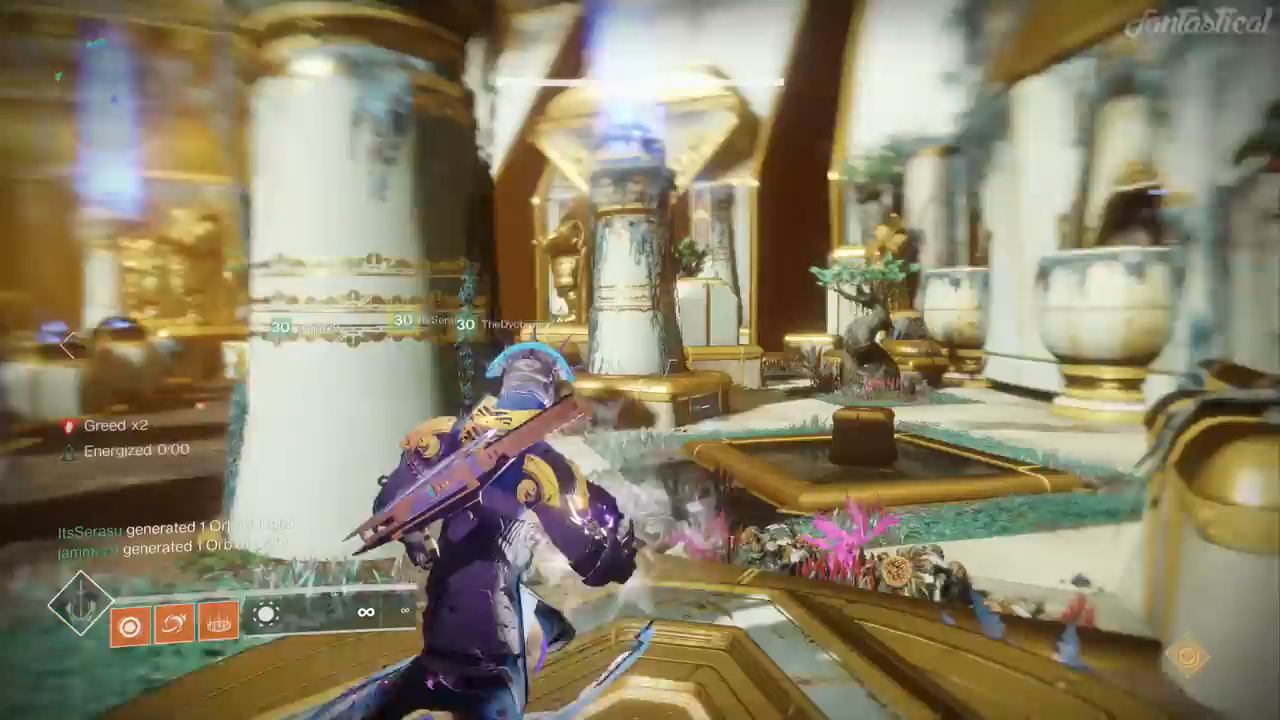Click the orange diamond icon in the corner
This screenshot has width=1280, height=720.
1187,656
